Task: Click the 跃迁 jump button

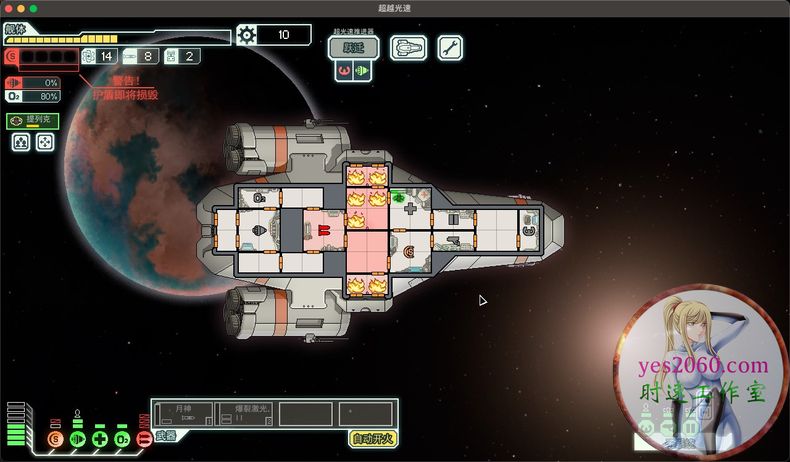Action: tap(353, 47)
